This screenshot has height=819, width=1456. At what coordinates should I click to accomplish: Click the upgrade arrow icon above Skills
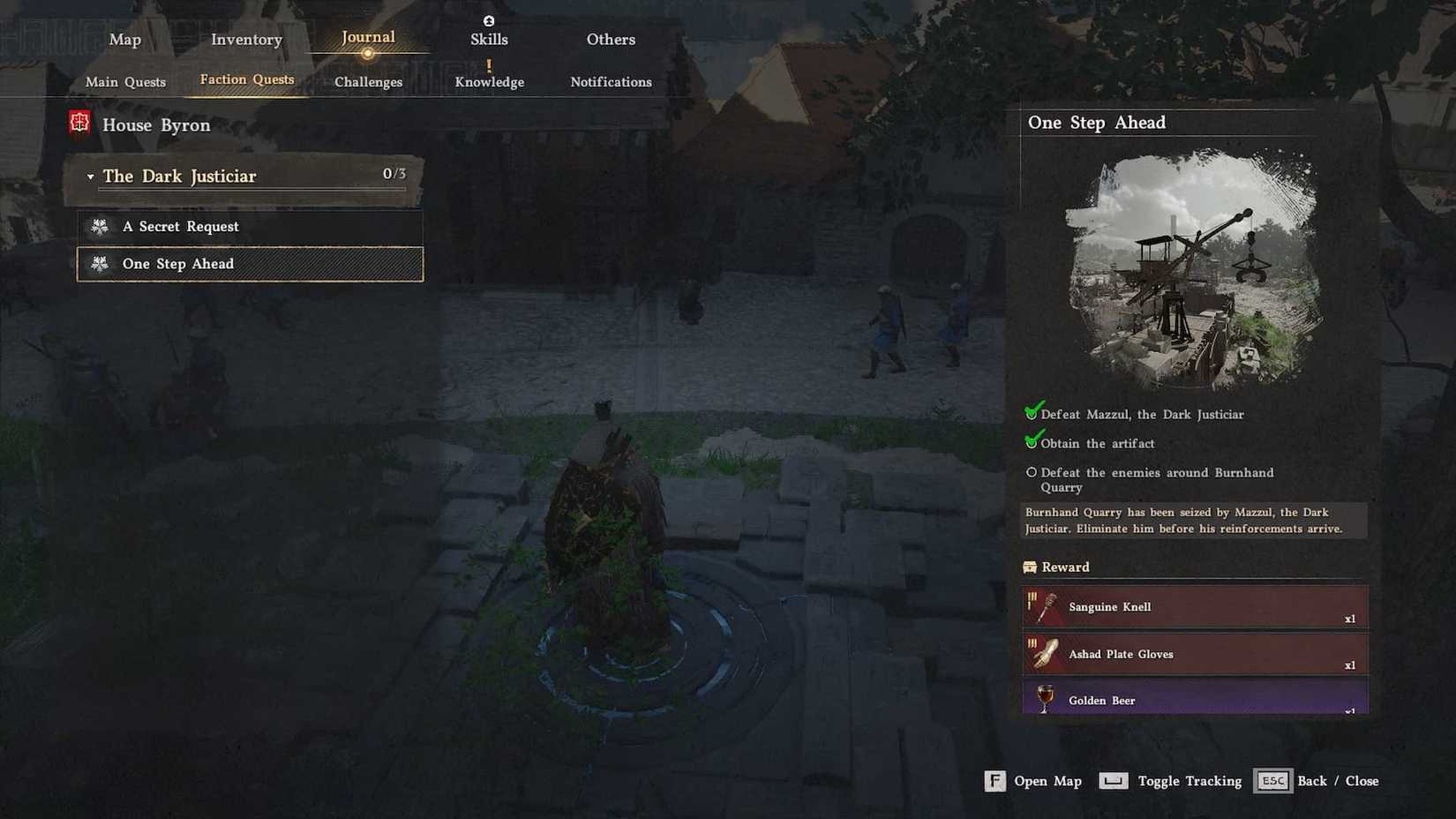click(x=489, y=20)
